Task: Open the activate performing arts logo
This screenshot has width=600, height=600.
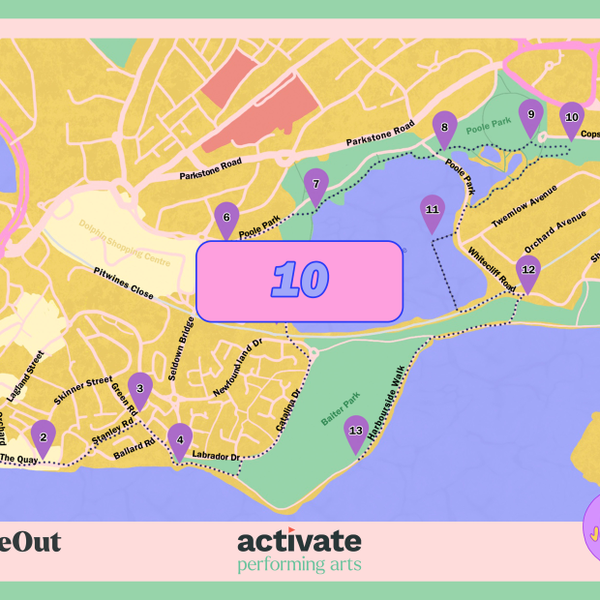Action: 299,551
